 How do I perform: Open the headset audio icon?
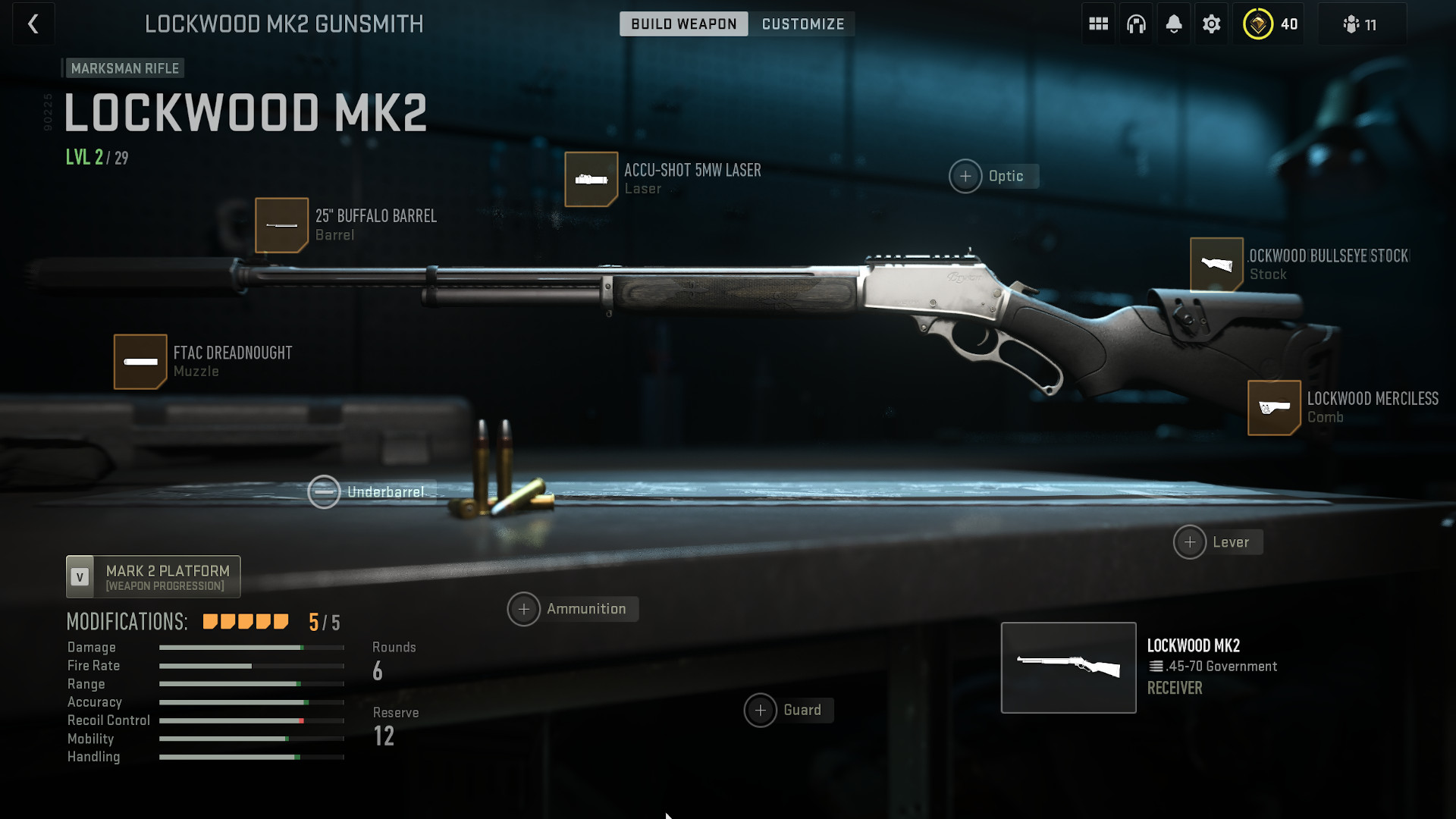pyautogui.click(x=1135, y=24)
